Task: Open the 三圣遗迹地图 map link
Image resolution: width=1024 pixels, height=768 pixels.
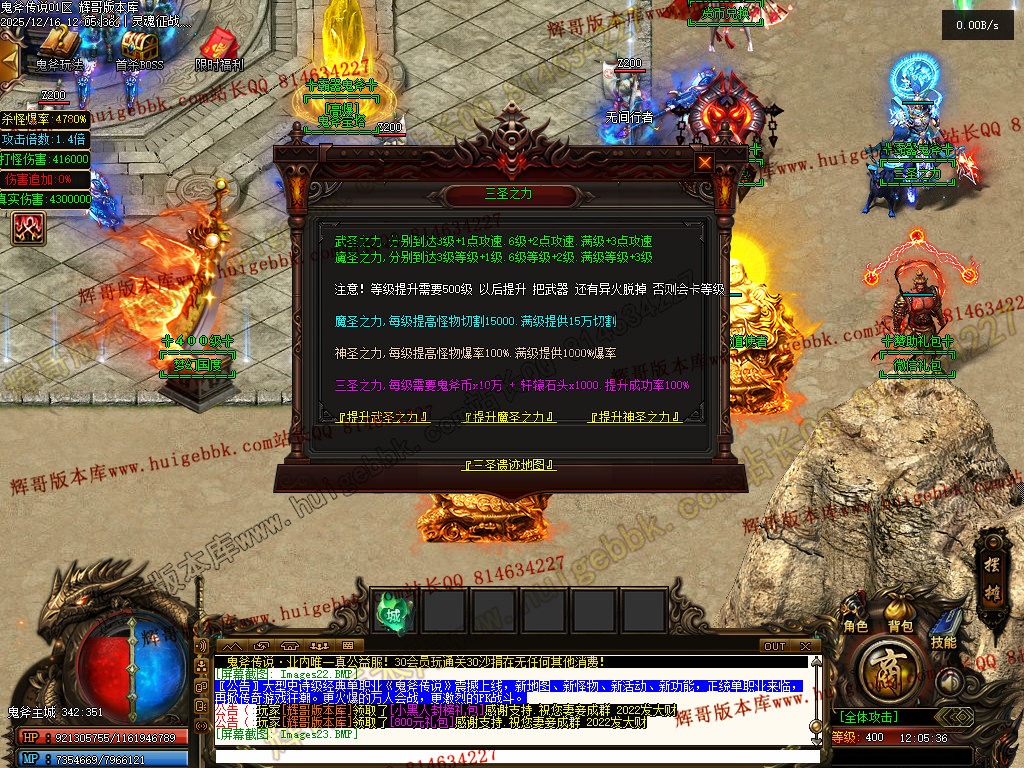Action: 510,465
